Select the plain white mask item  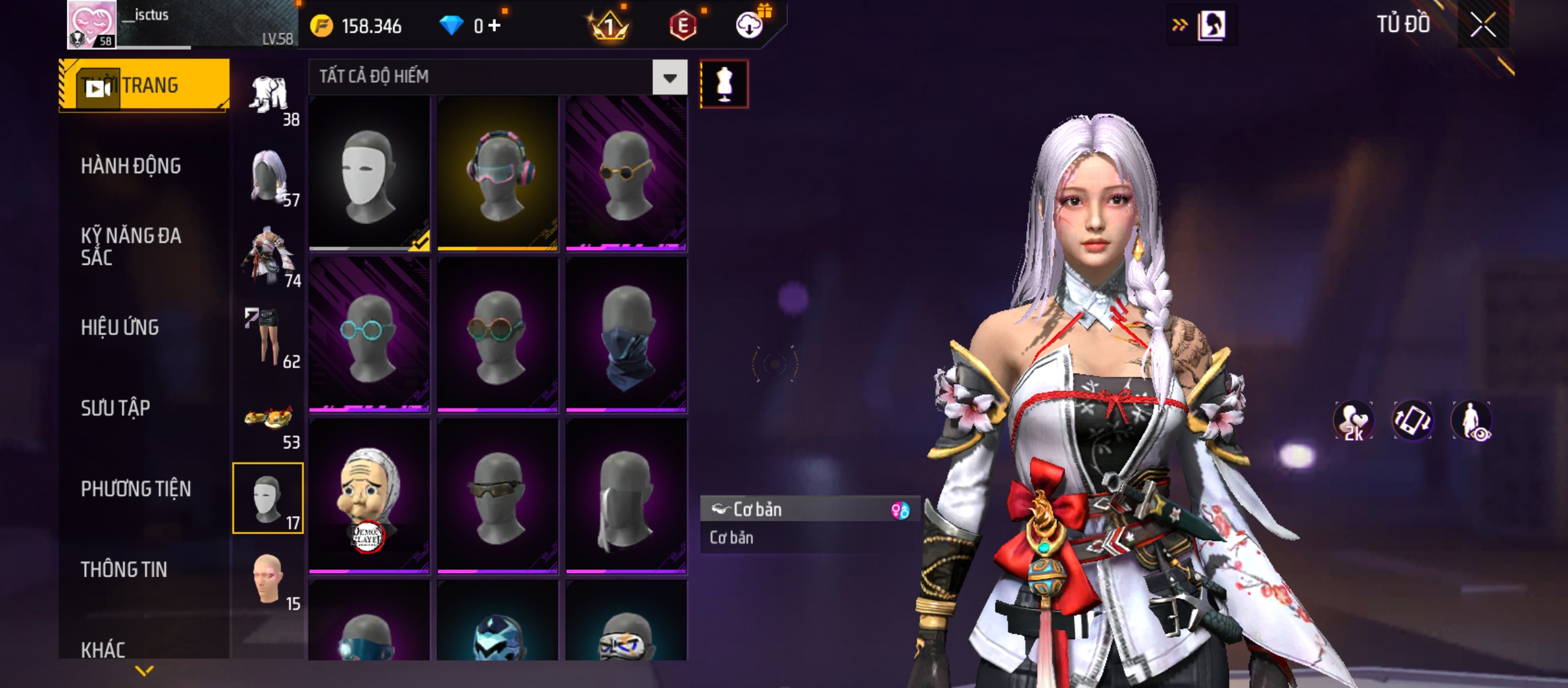tap(369, 173)
